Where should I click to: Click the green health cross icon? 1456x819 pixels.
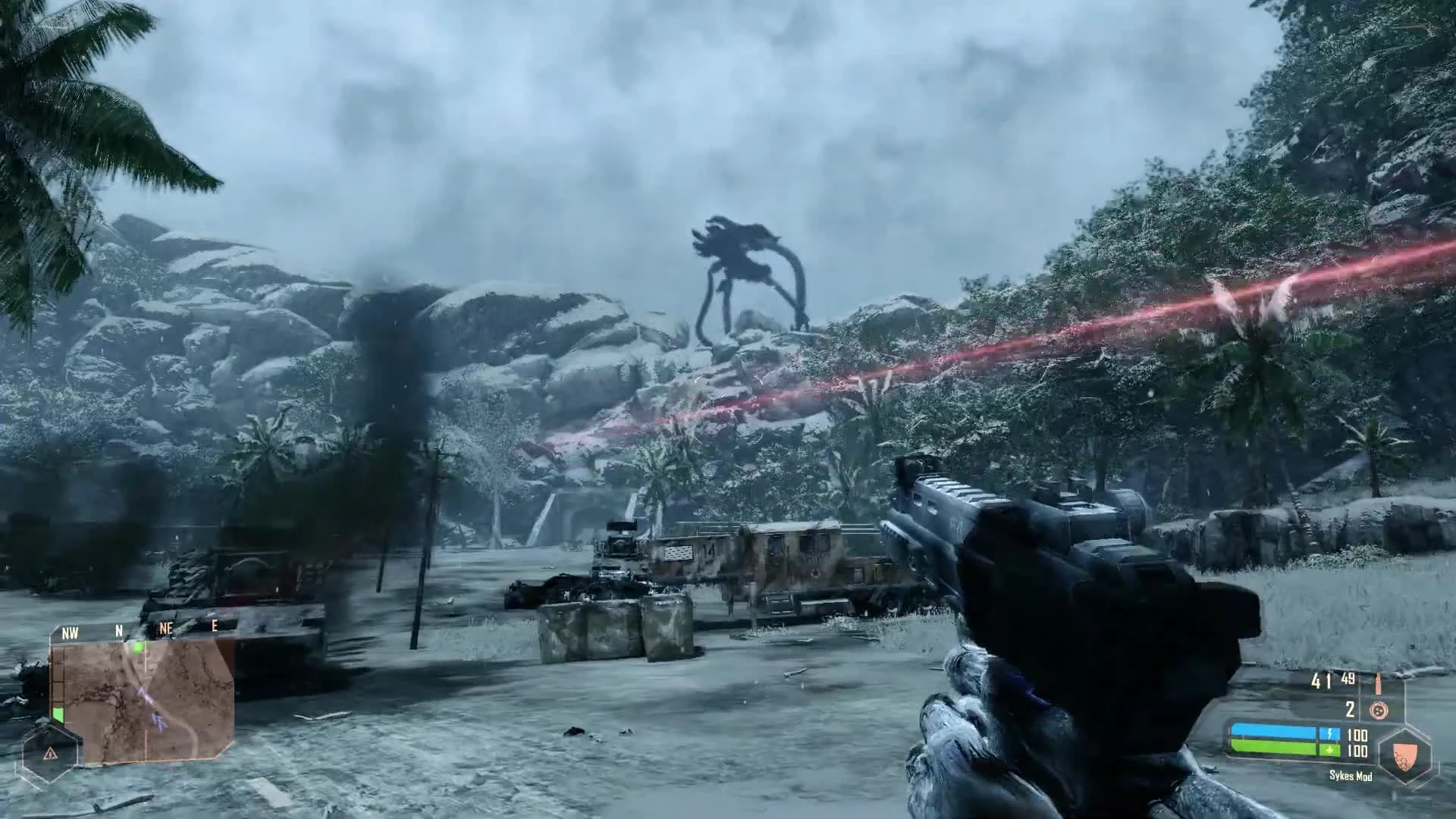click(1329, 750)
